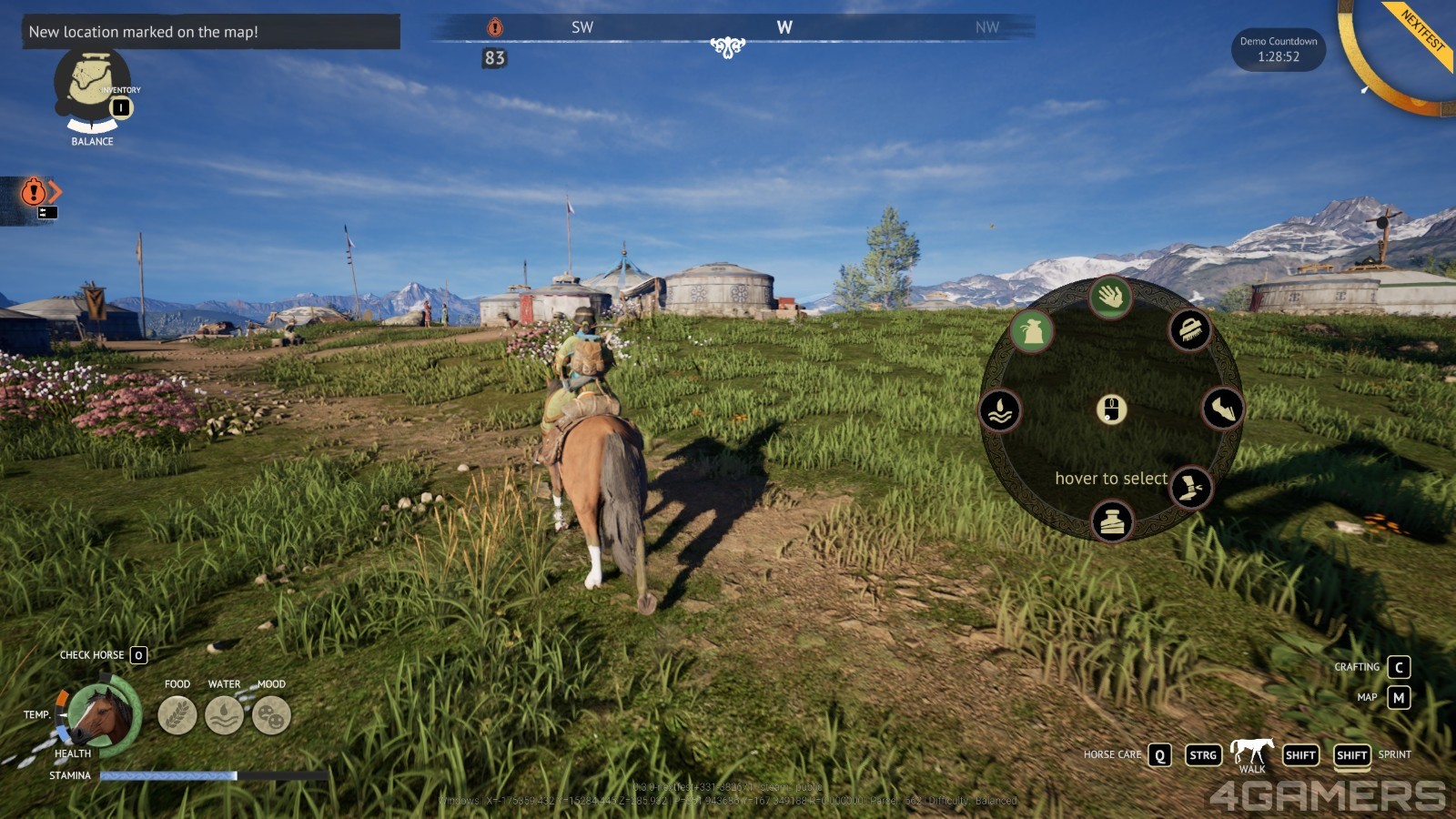Click the white horse gait indicator
Screen dimensions: 1456x819
[1252, 751]
